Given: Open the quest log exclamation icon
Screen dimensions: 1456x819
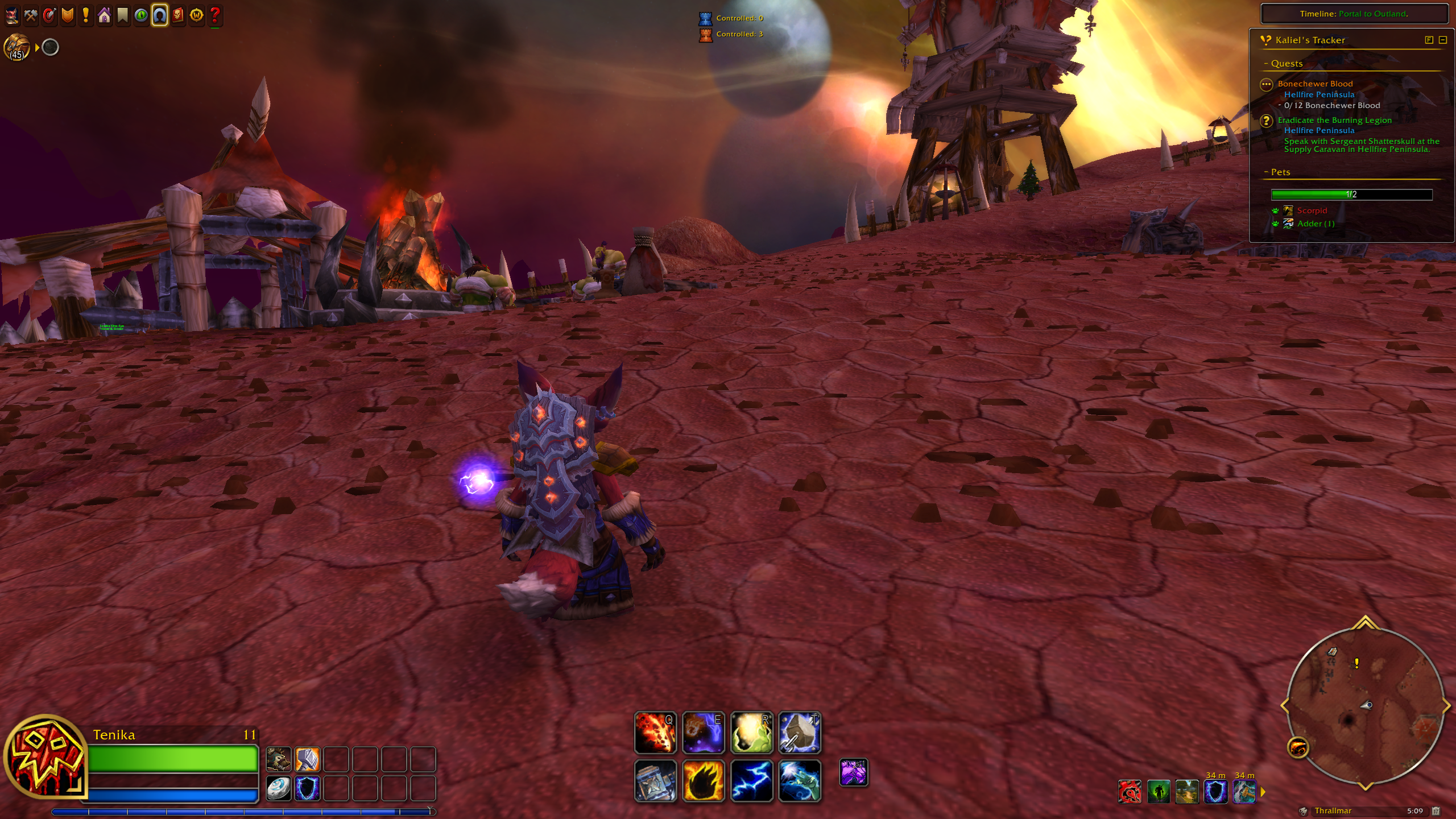Looking at the screenshot, I should click(86, 16).
